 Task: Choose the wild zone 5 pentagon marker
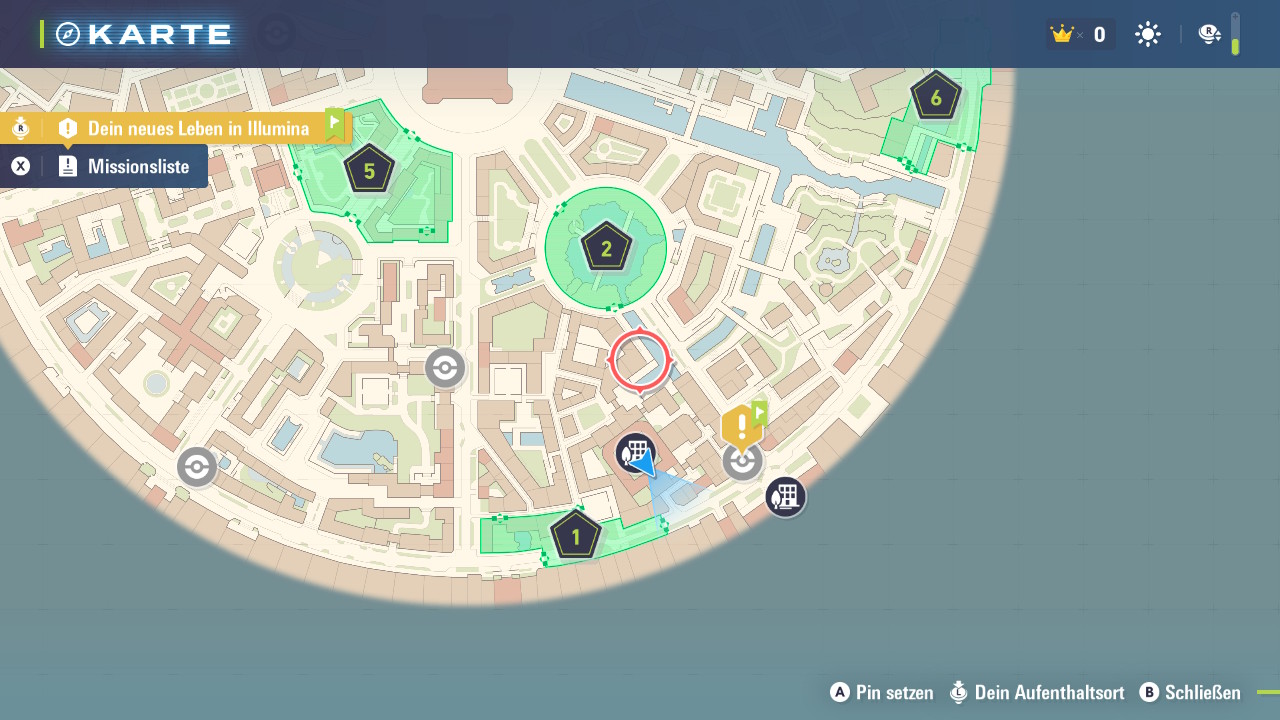[369, 170]
